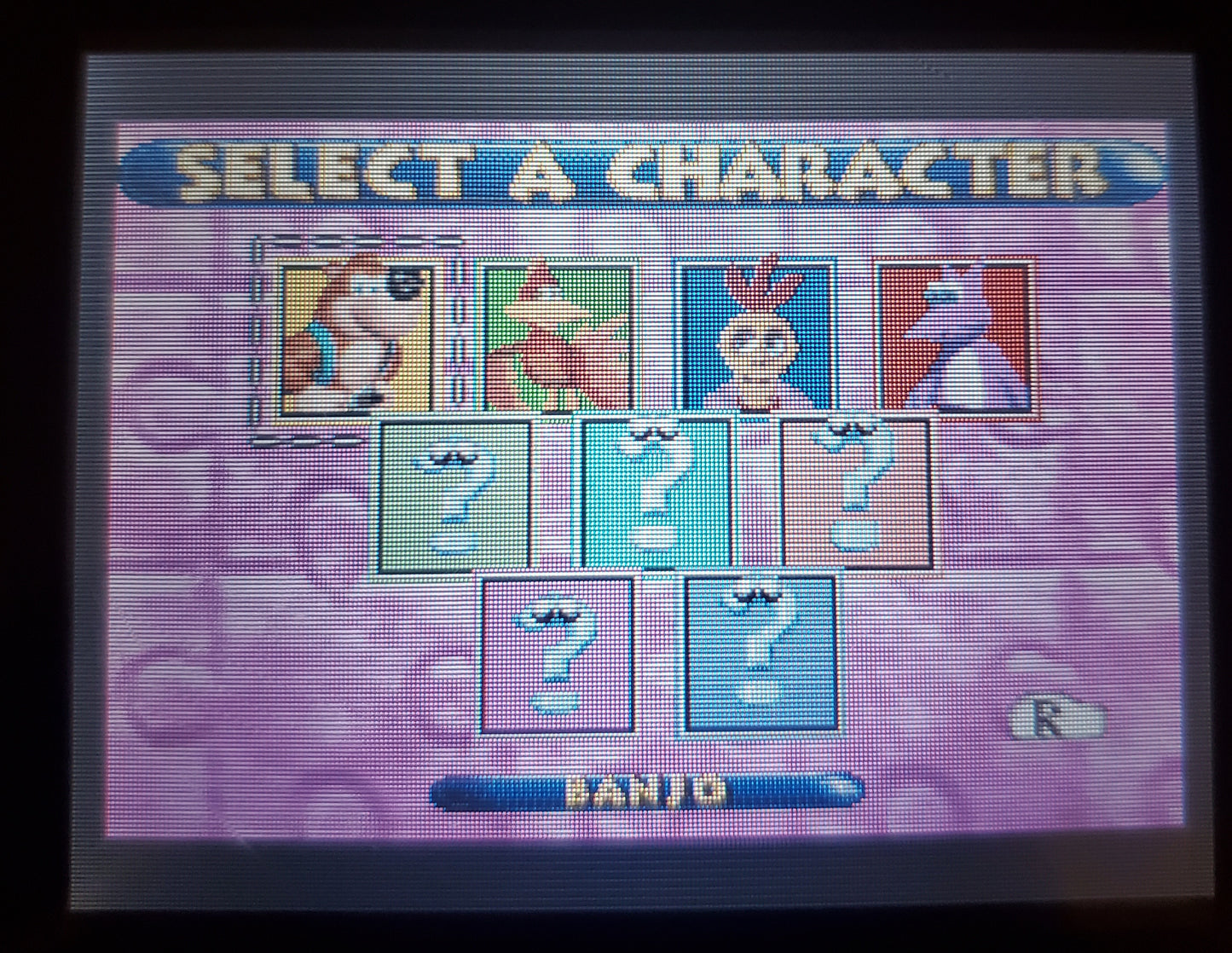Click the green locked question mark tile

pyautogui.click(x=453, y=494)
